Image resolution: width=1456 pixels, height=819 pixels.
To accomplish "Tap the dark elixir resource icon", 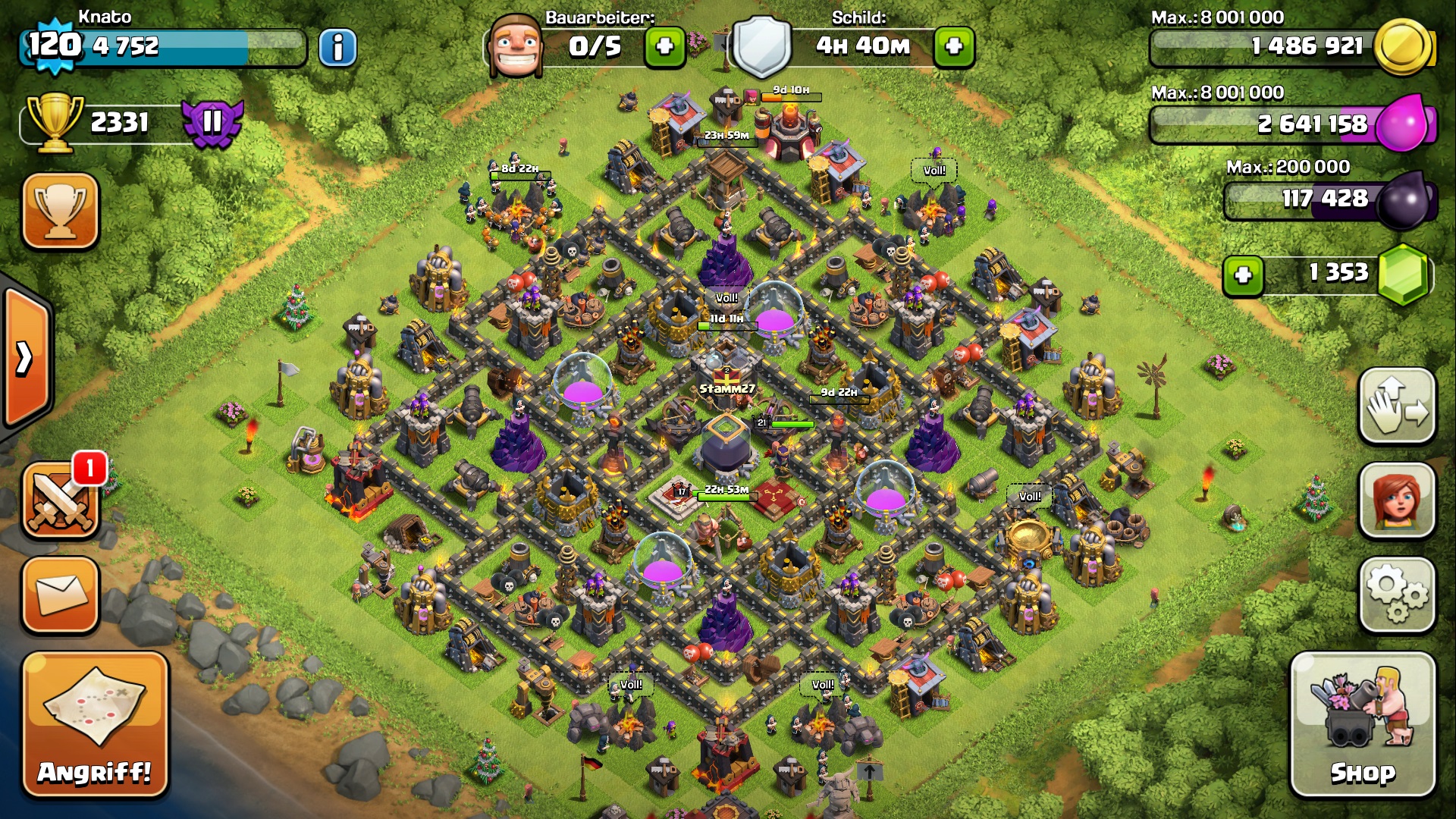I will (1403, 200).
